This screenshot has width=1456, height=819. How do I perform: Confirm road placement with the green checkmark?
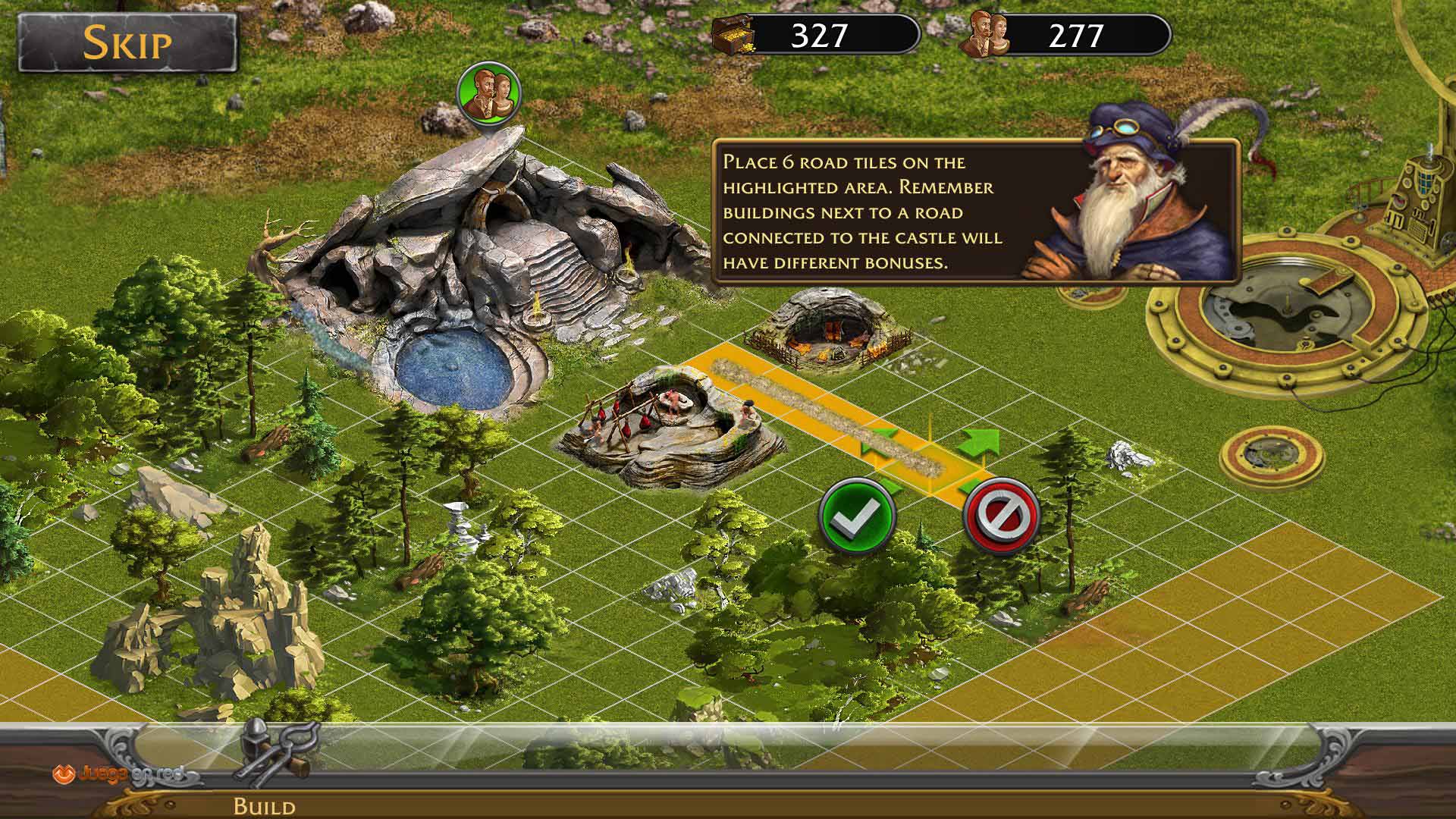pos(858,516)
